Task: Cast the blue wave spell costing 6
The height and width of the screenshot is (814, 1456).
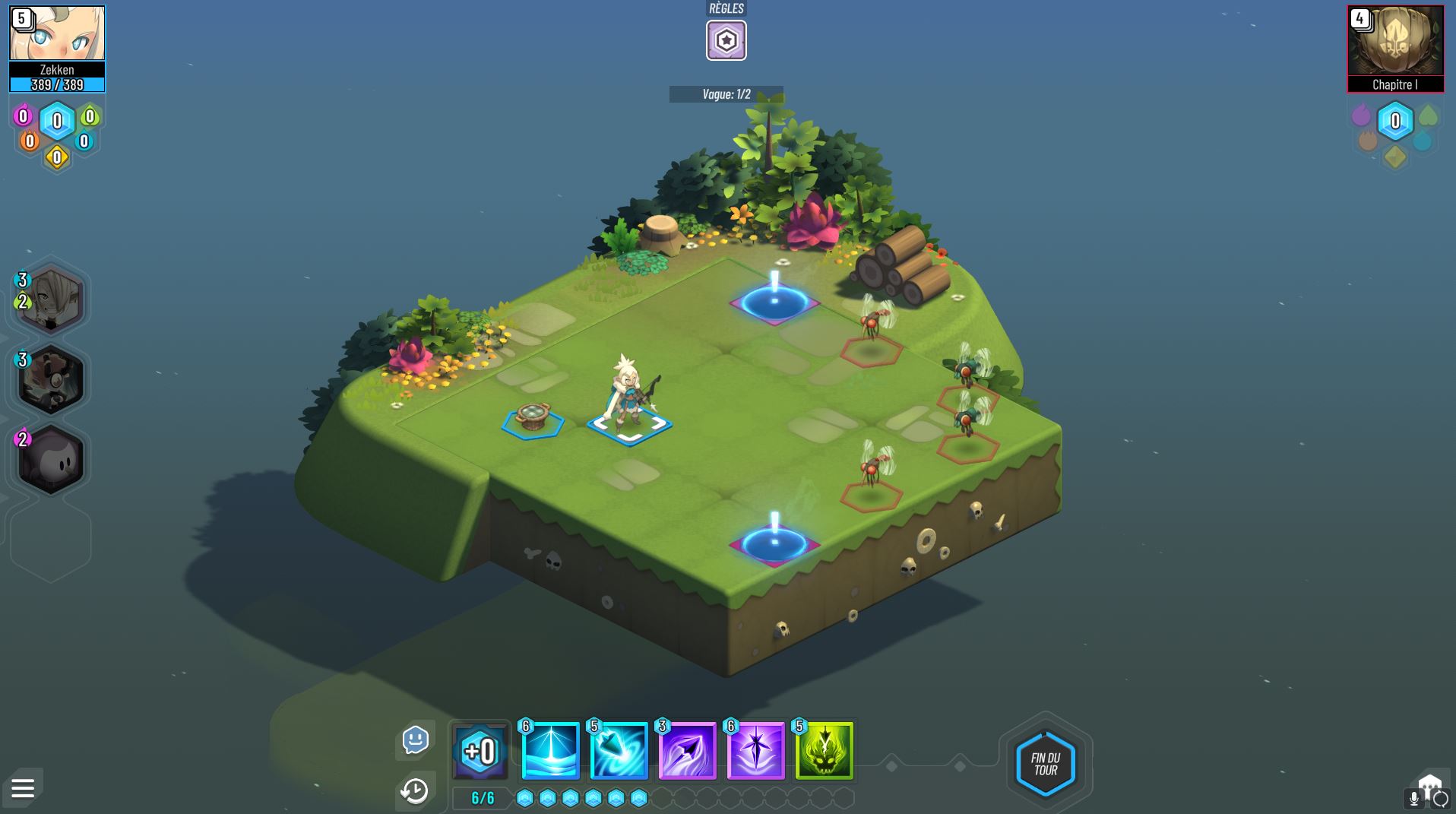Action: 549,752
